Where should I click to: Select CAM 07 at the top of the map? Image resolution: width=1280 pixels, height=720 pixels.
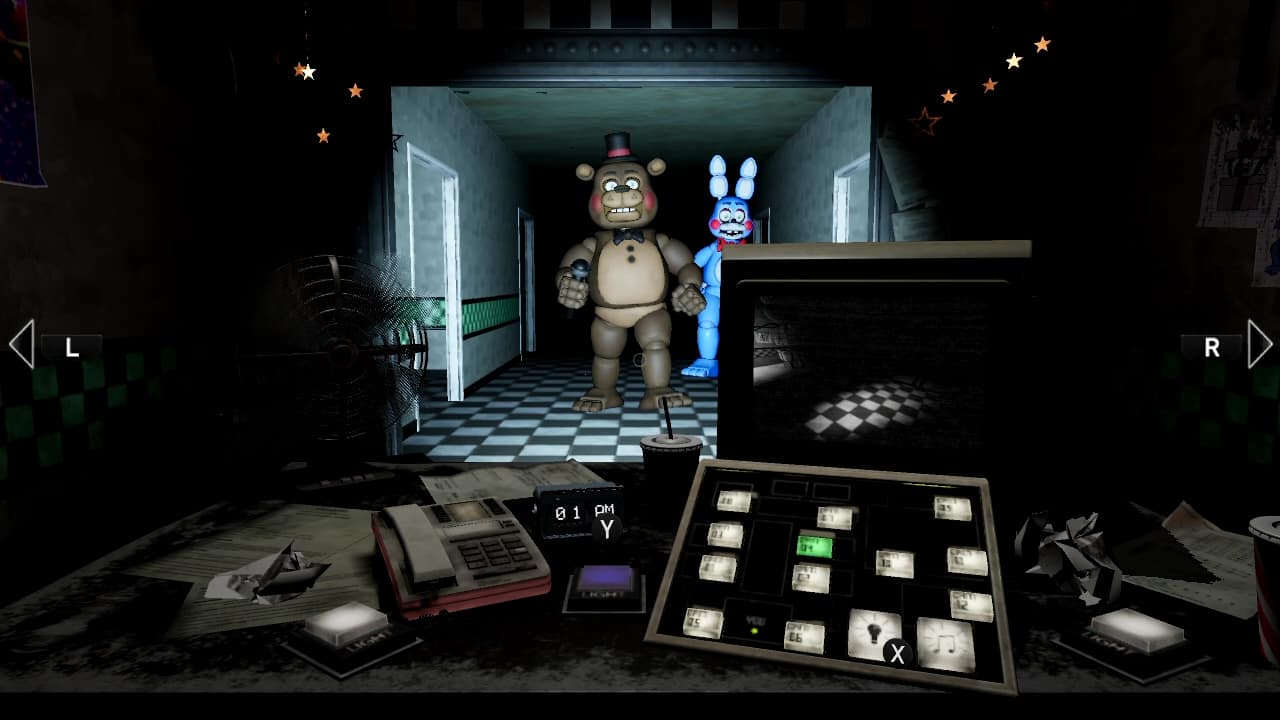click(x=832, y=517)
